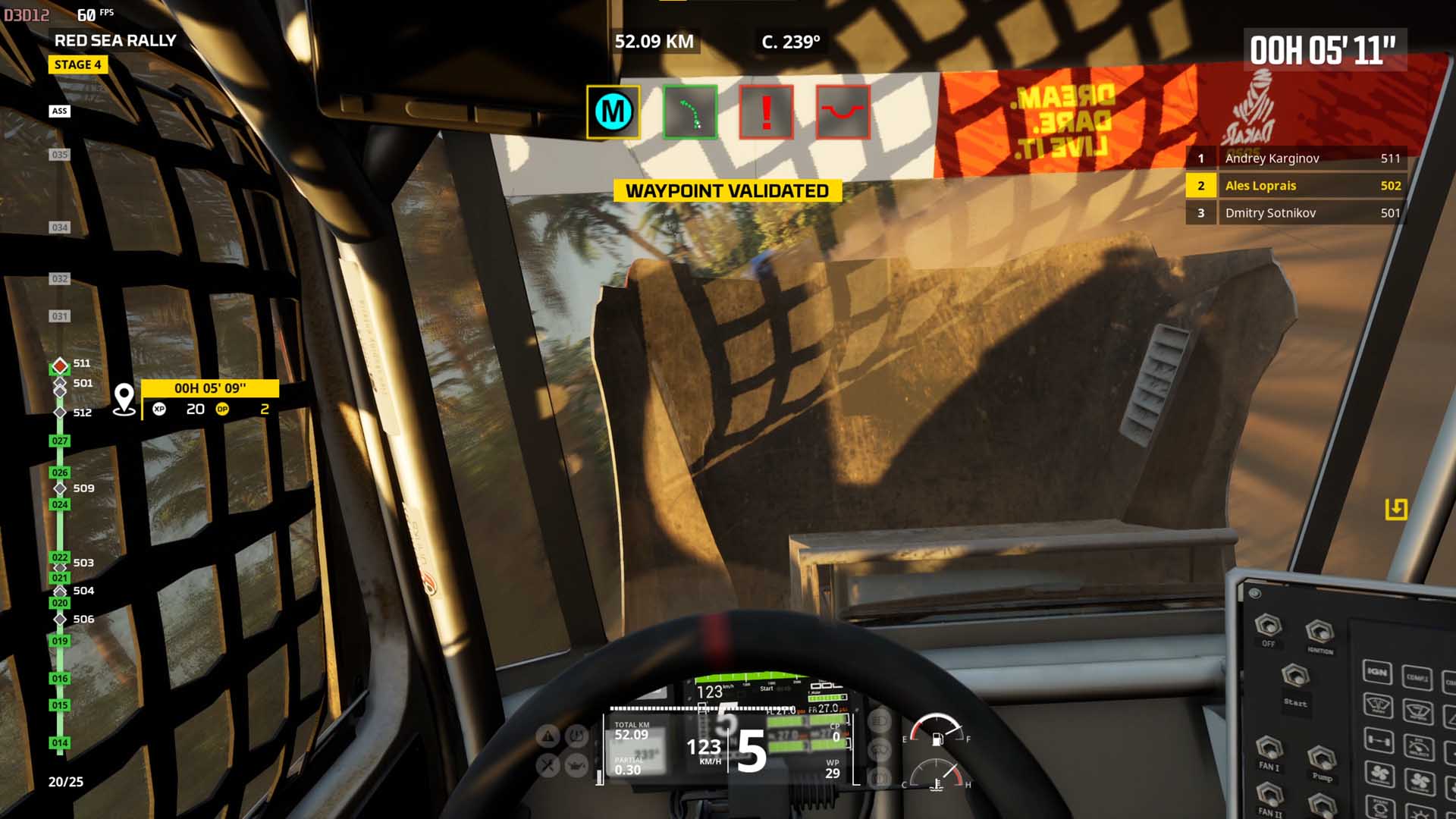This screenshot has width=1456, height=819.
Task: Click the red dip hazard icon
Action: click(x=843, y=112)
